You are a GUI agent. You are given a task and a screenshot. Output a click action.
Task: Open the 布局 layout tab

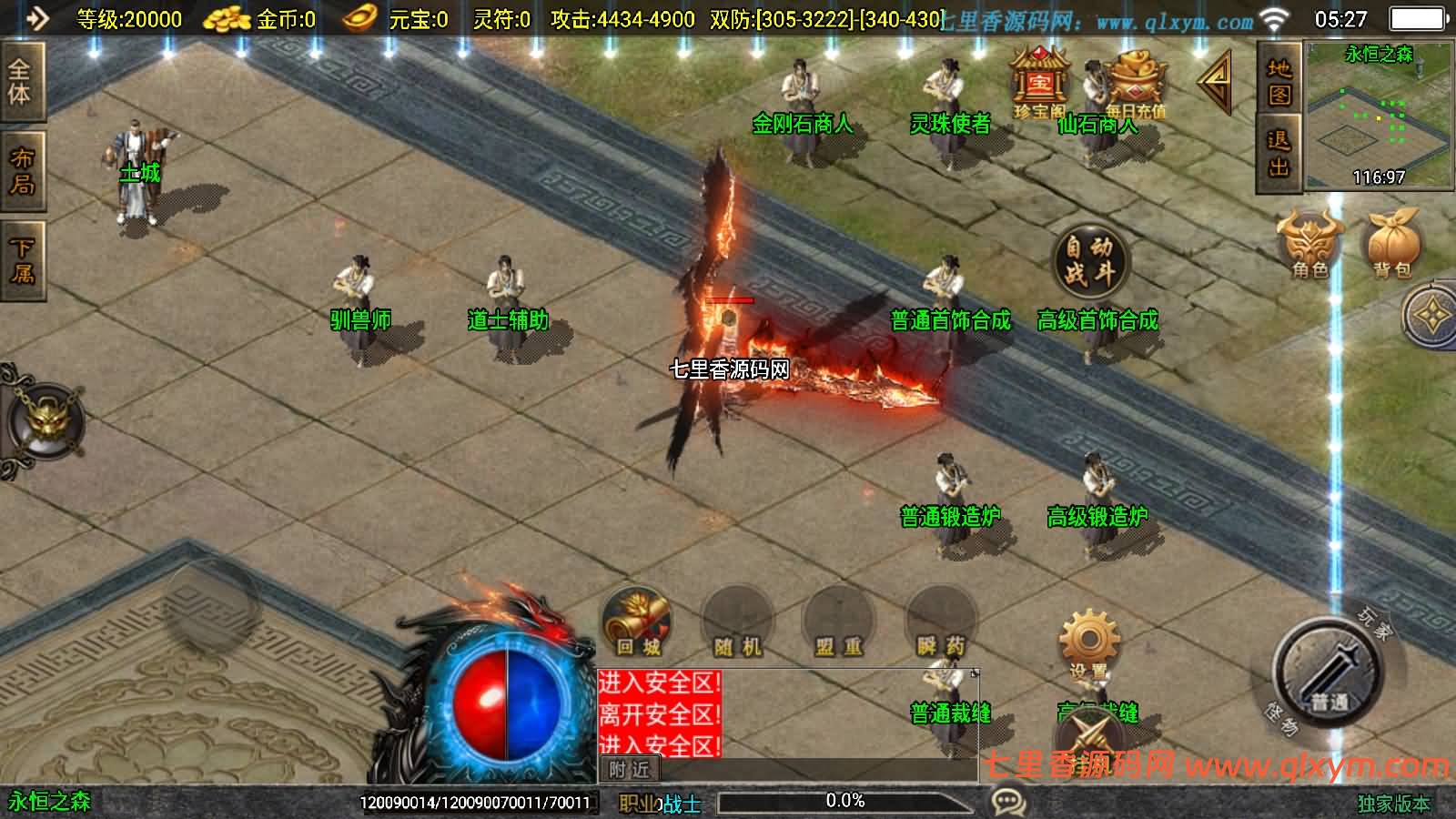click(x=20, y=173)
